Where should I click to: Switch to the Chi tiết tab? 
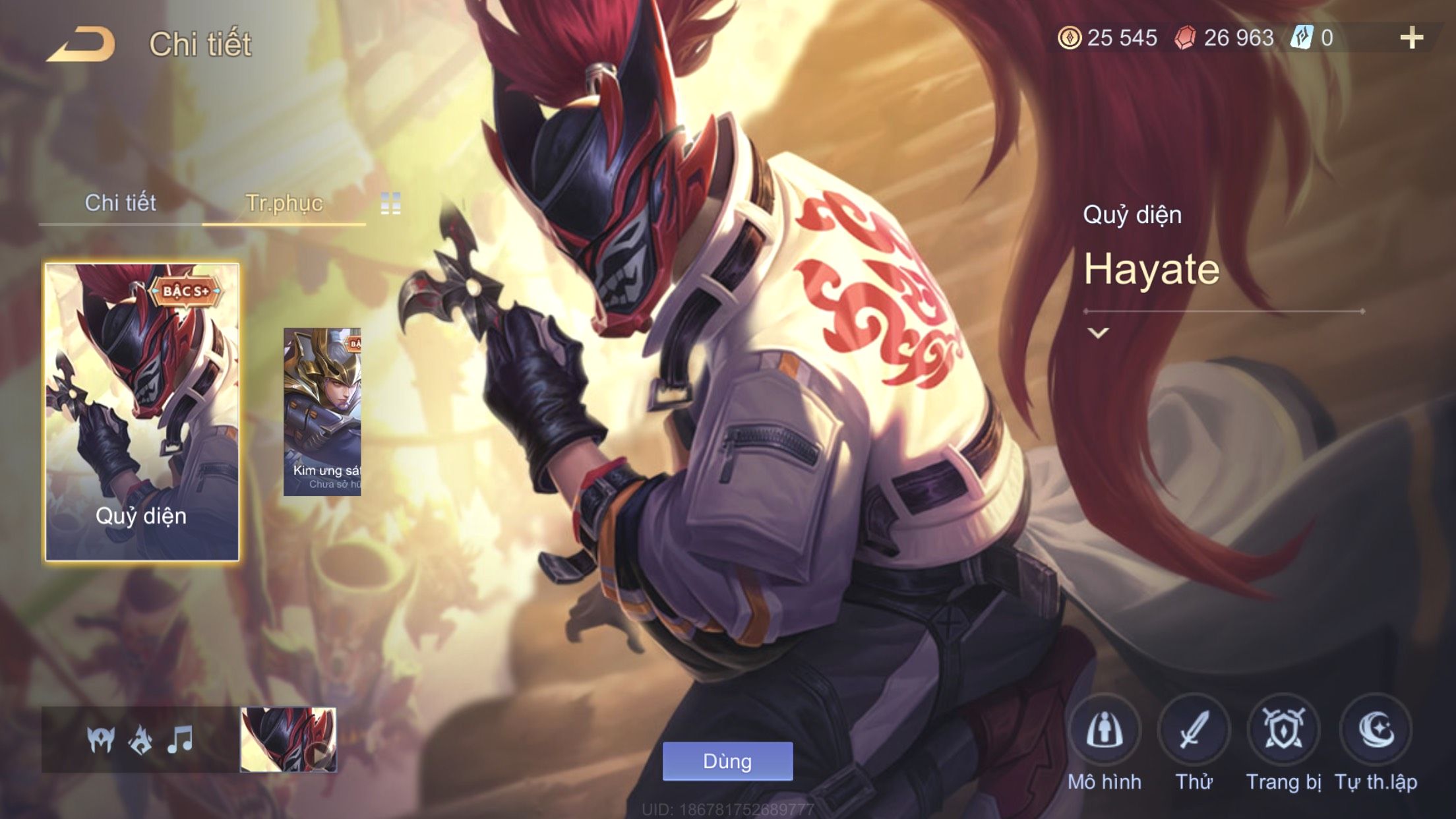[120, 203]
